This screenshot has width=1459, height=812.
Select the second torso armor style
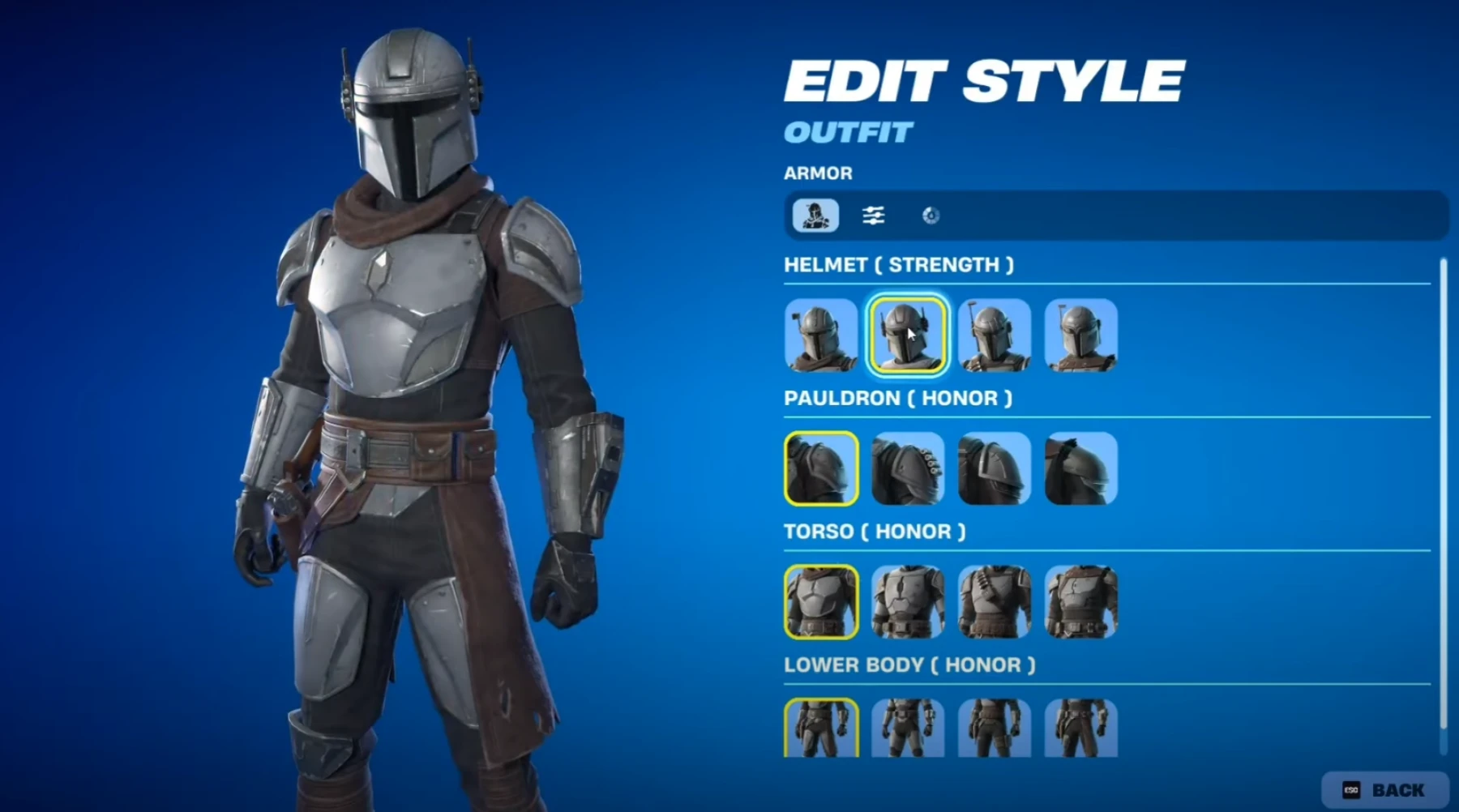point(907,602)
